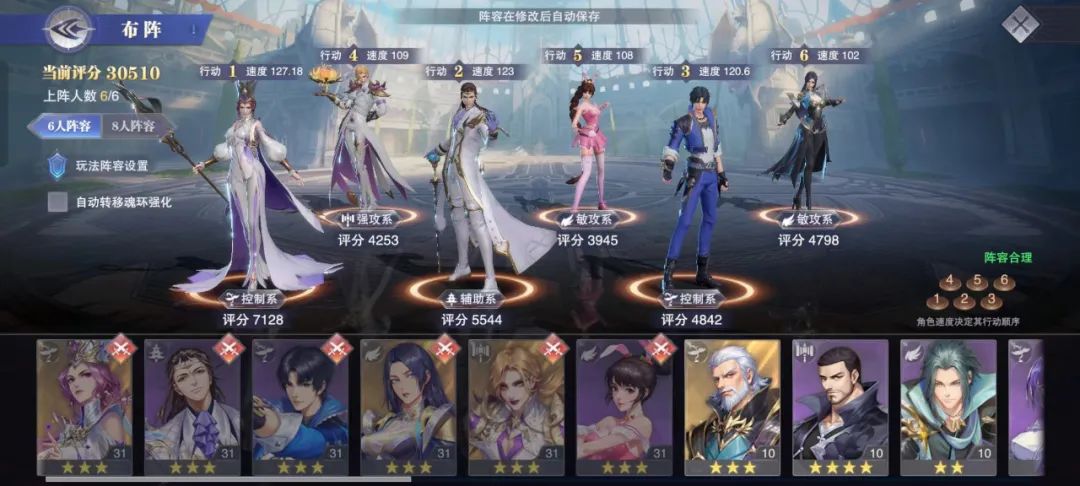Pick the 敏攻系 hero rated 4798

[x=803, y=140]
